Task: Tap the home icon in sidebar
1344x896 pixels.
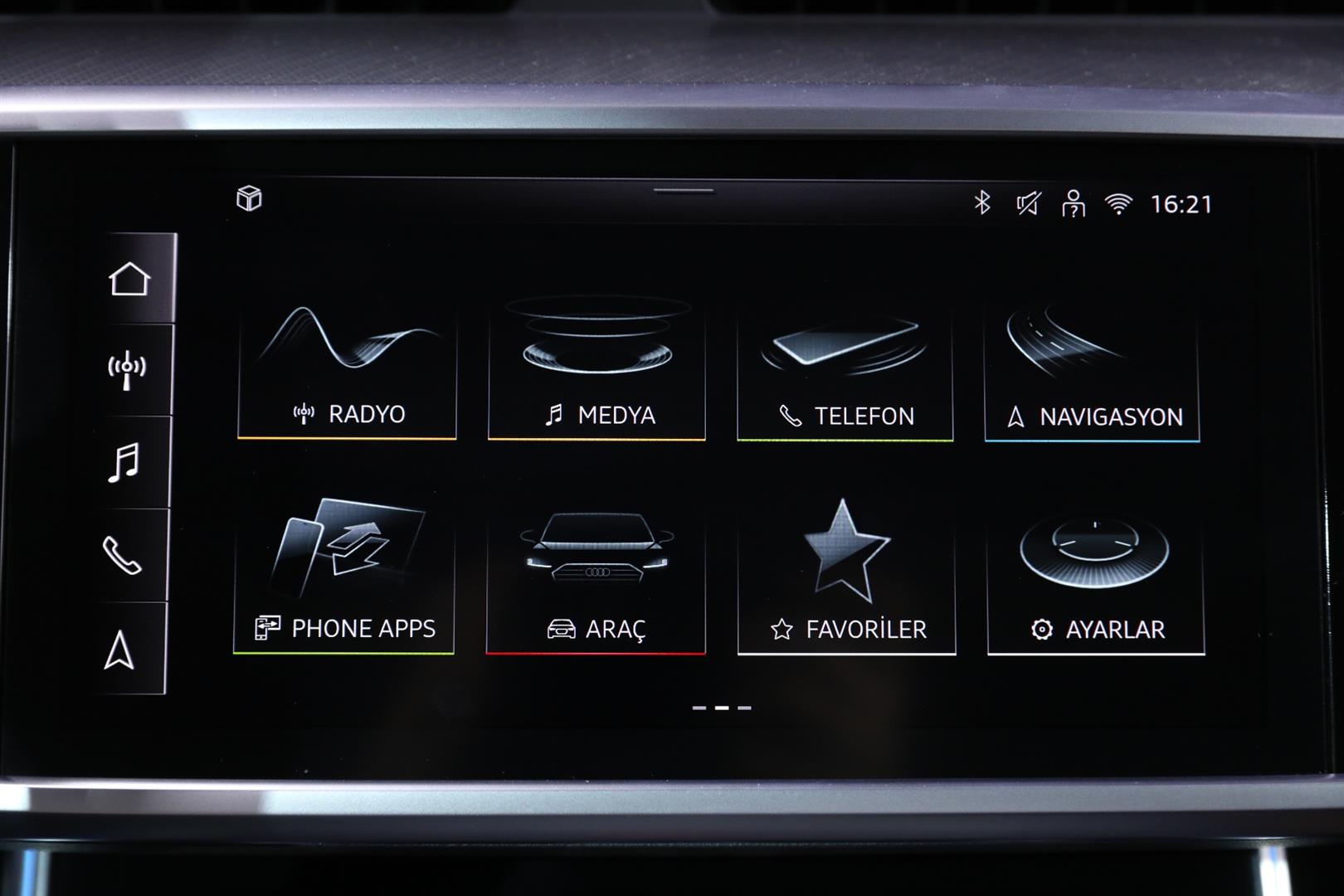Action: [x=129, y=279]
